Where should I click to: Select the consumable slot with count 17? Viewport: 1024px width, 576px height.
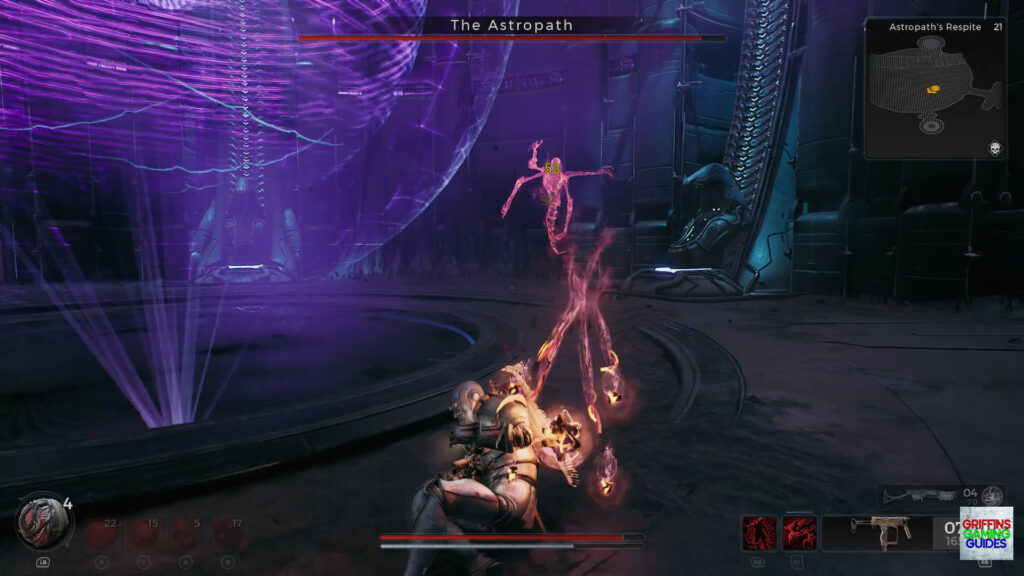(229, 533)
